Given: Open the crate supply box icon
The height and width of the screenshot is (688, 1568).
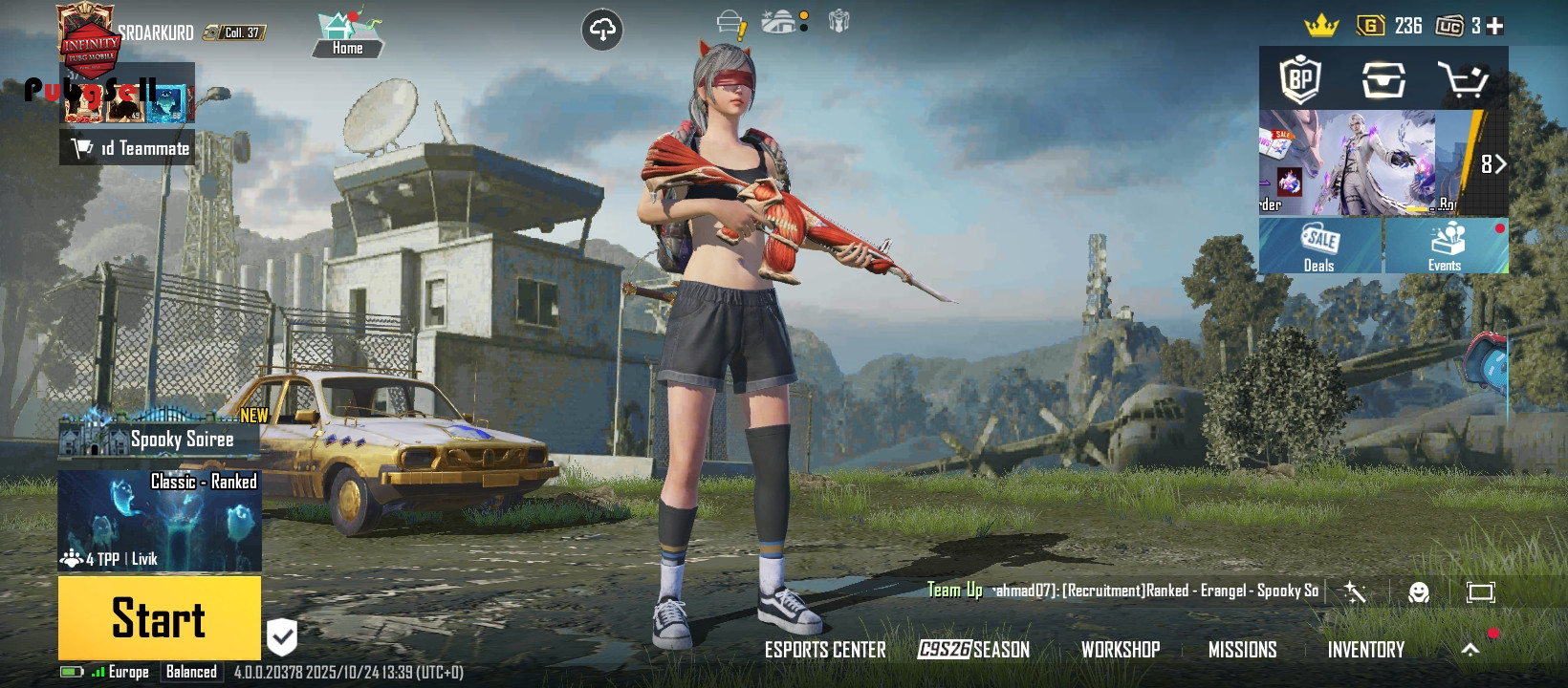Looking at the screenshot, I should coord(1383,80).
